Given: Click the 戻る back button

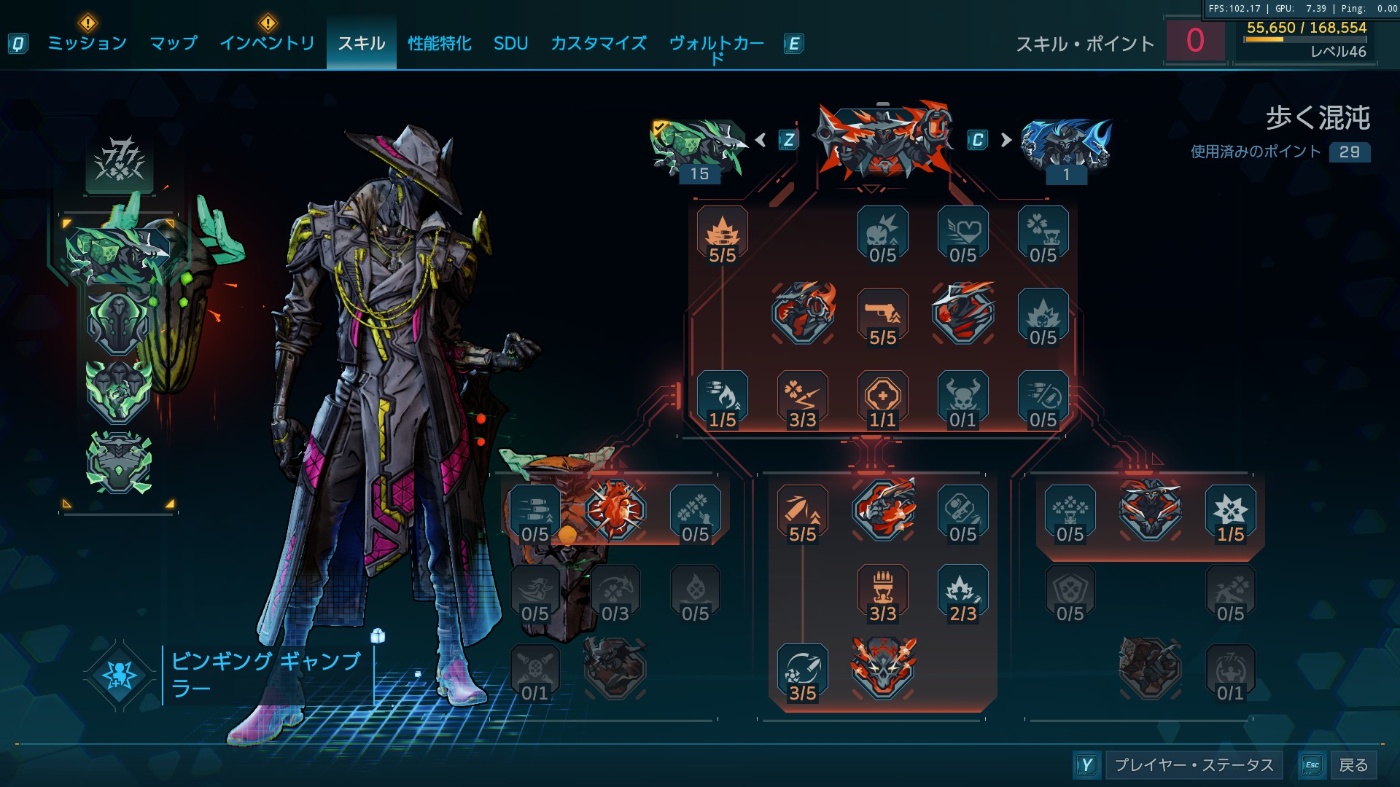Looking at the screenshot, I should pyautogui.click(x=1352, y=765).
